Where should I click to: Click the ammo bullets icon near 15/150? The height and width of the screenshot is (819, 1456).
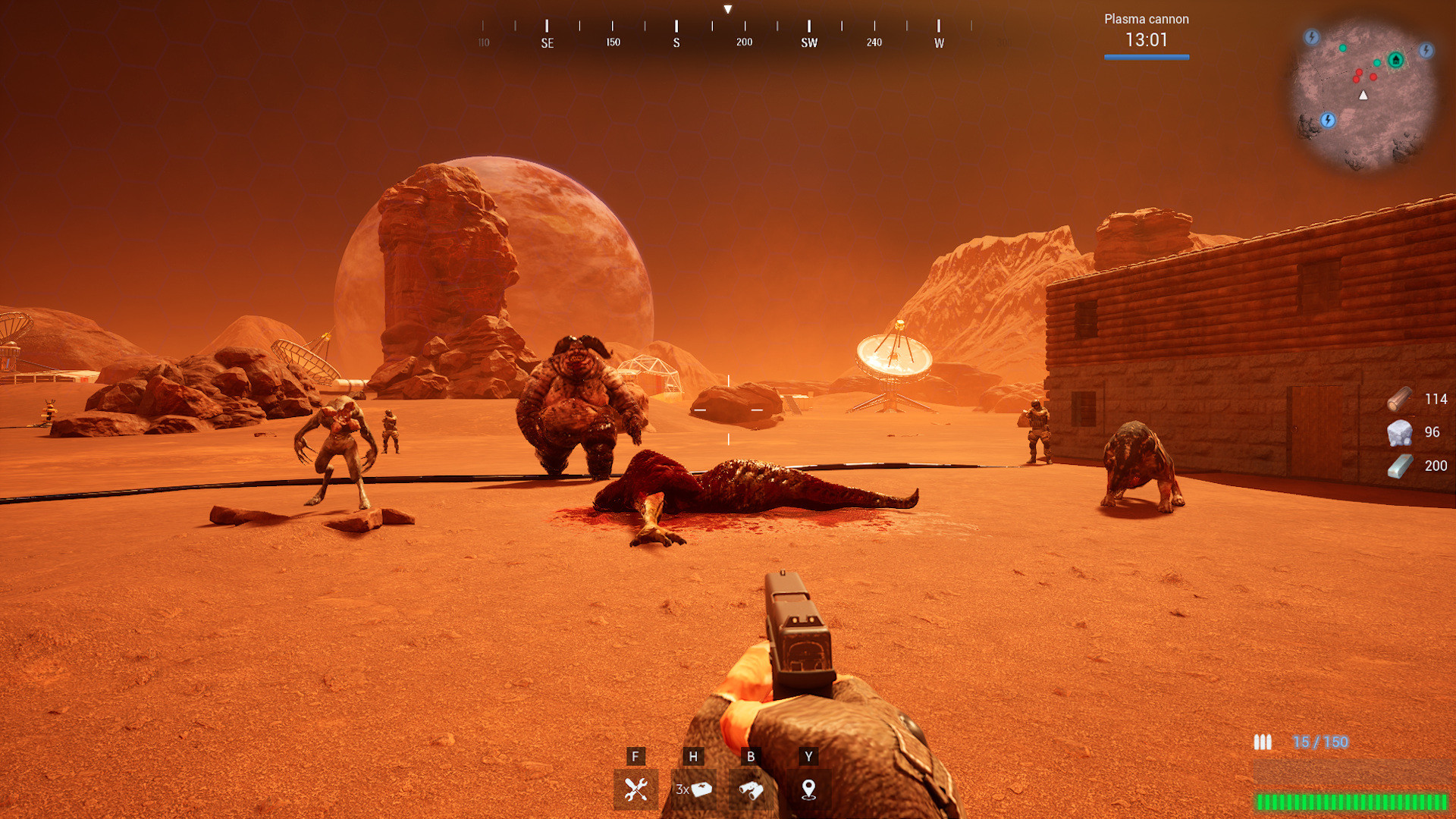click(x=1261, y=742)
